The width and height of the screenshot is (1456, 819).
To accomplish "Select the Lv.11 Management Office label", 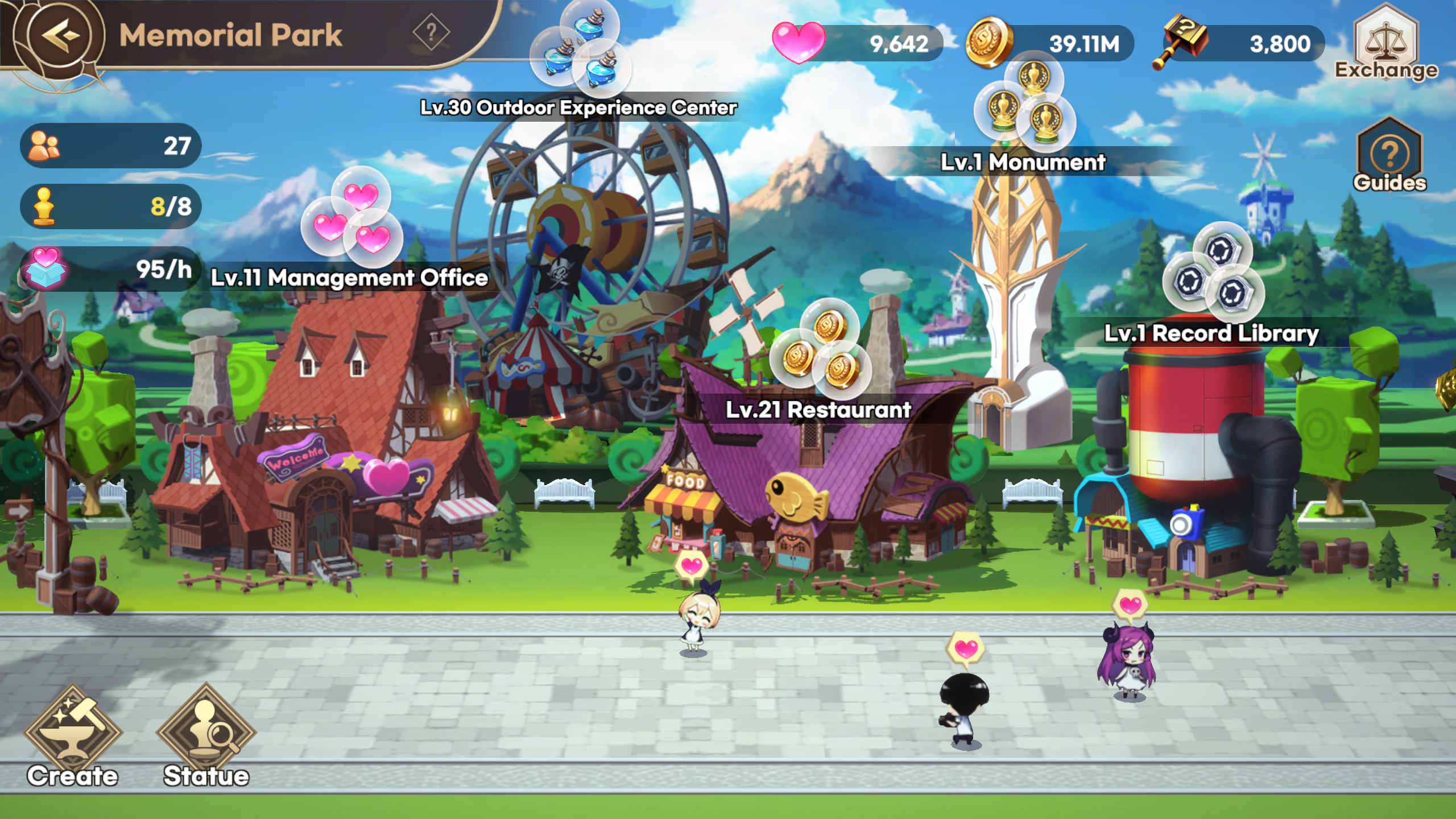I will (349, 278).
